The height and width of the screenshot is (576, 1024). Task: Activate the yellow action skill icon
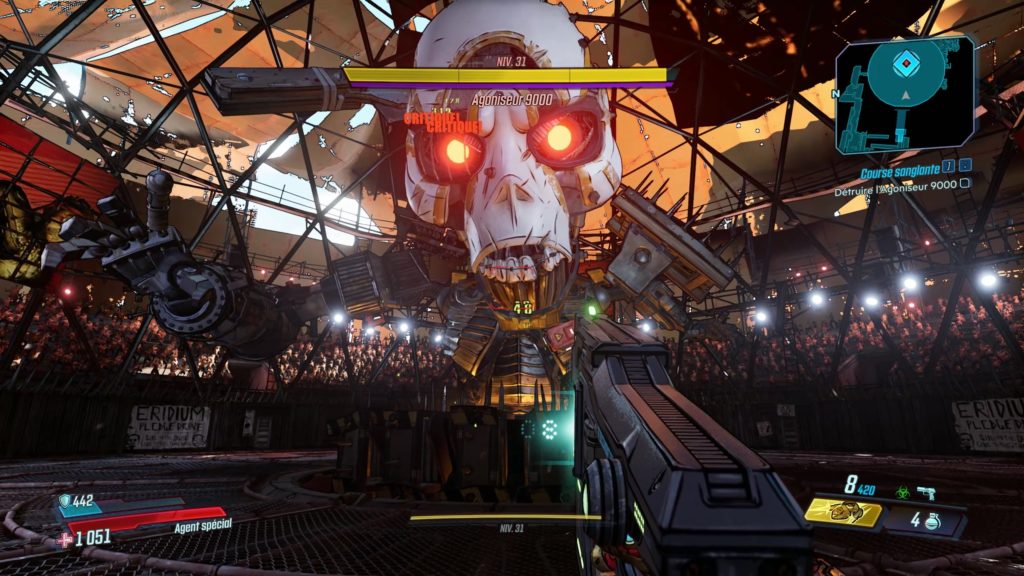843,512
